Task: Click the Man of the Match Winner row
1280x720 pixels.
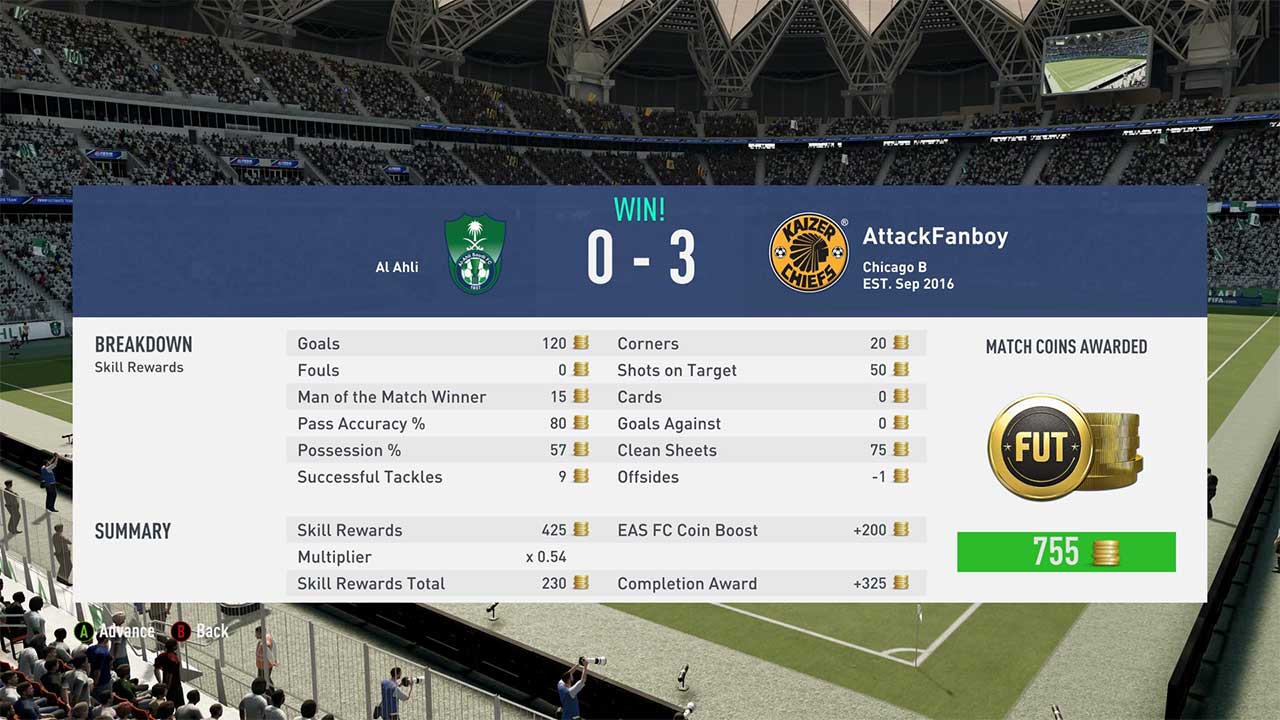Action: coord(430,397)
